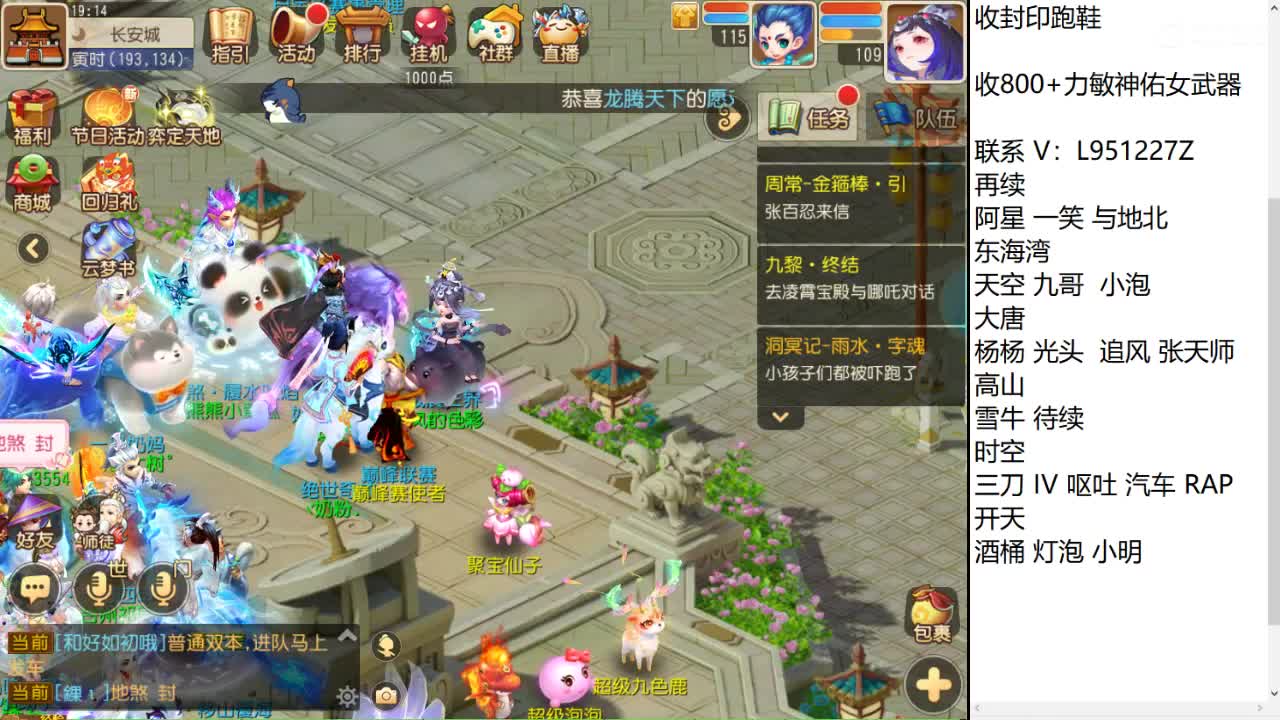Open the 排行 rankings icon
This screenshot has height=720, width=1280.
(x=362, y=35)
